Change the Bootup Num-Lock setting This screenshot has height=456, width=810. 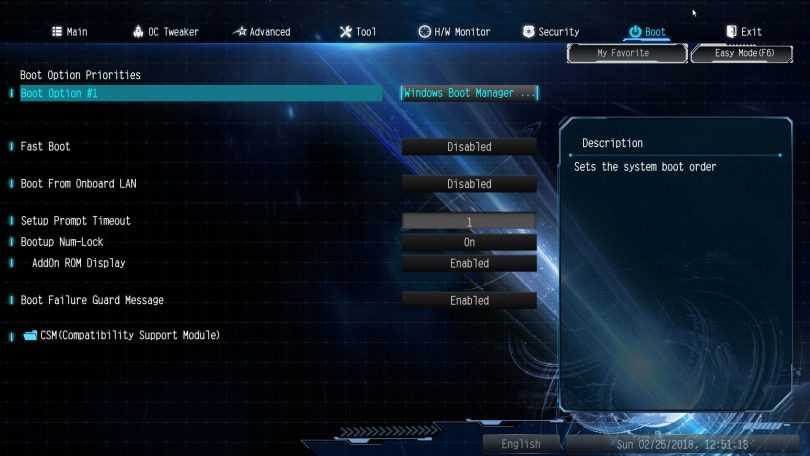(x=469, y=242)
